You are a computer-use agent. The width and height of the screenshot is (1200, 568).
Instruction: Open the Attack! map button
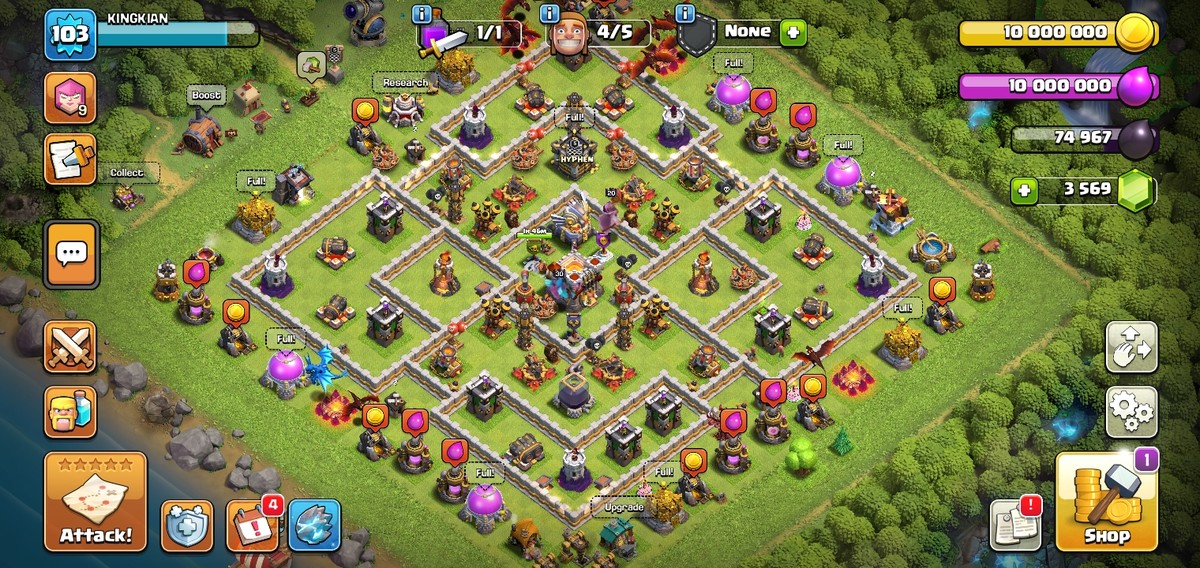95,501
